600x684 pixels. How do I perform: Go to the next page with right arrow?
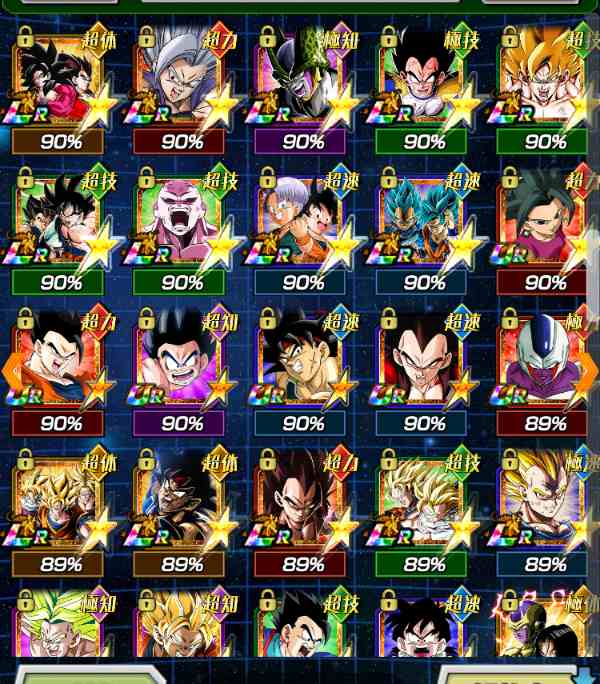pyautogui.click(x=589, y=370)
